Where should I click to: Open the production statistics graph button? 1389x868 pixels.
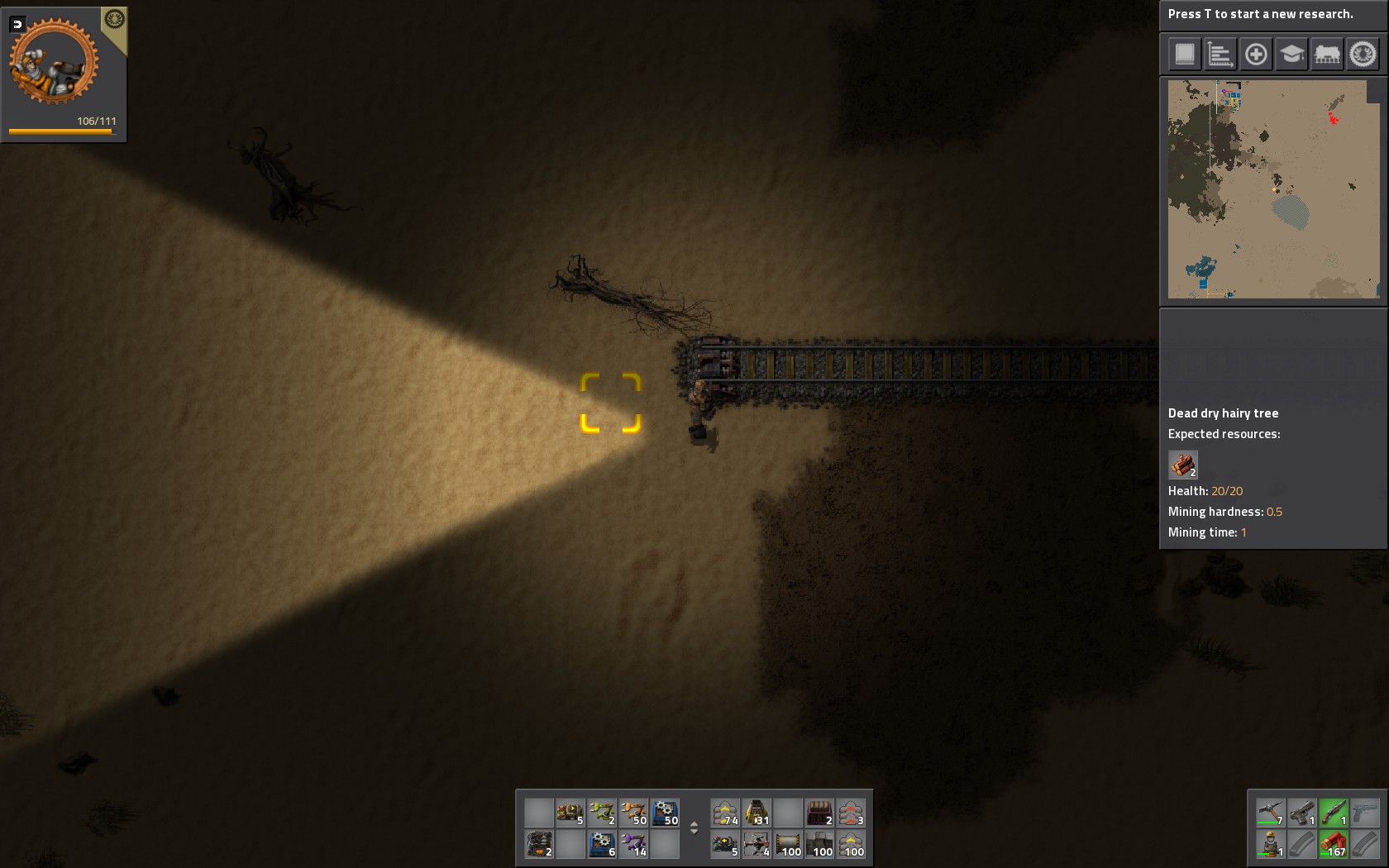click(x=1220, y=55)
